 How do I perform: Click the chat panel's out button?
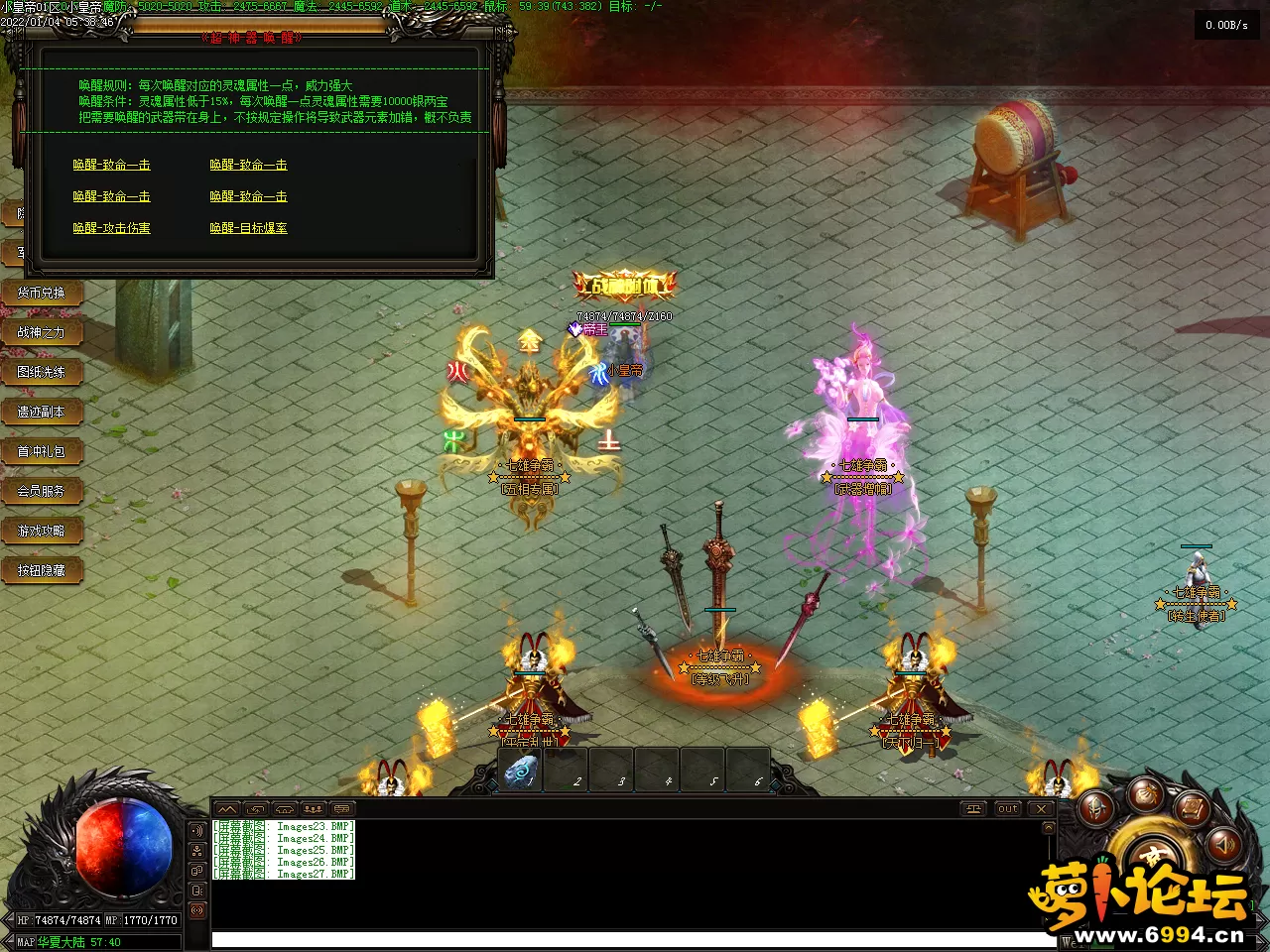[1008, 809]
